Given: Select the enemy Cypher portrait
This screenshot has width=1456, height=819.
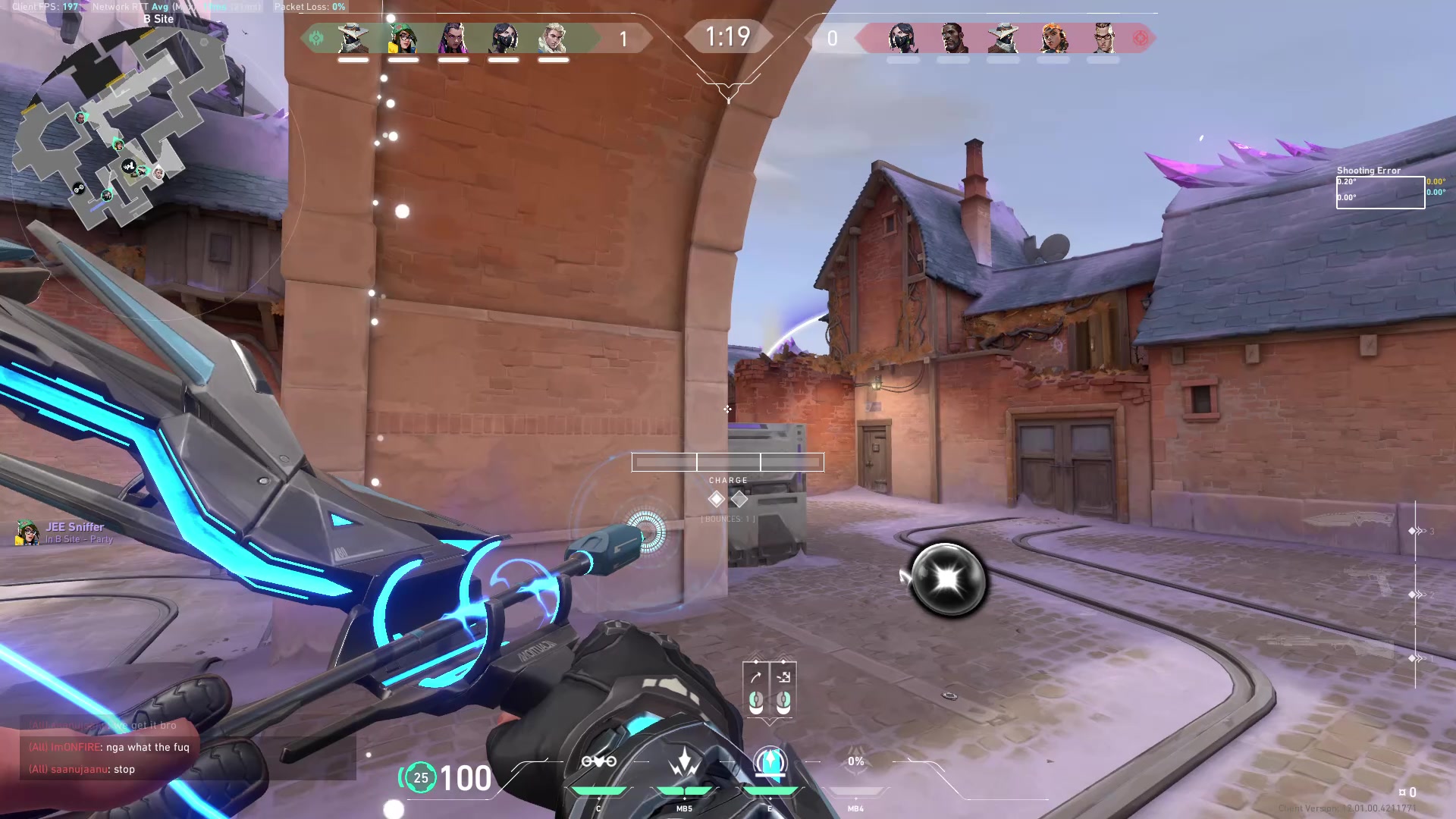Looking at the screenshot, I should point(1003,38).
